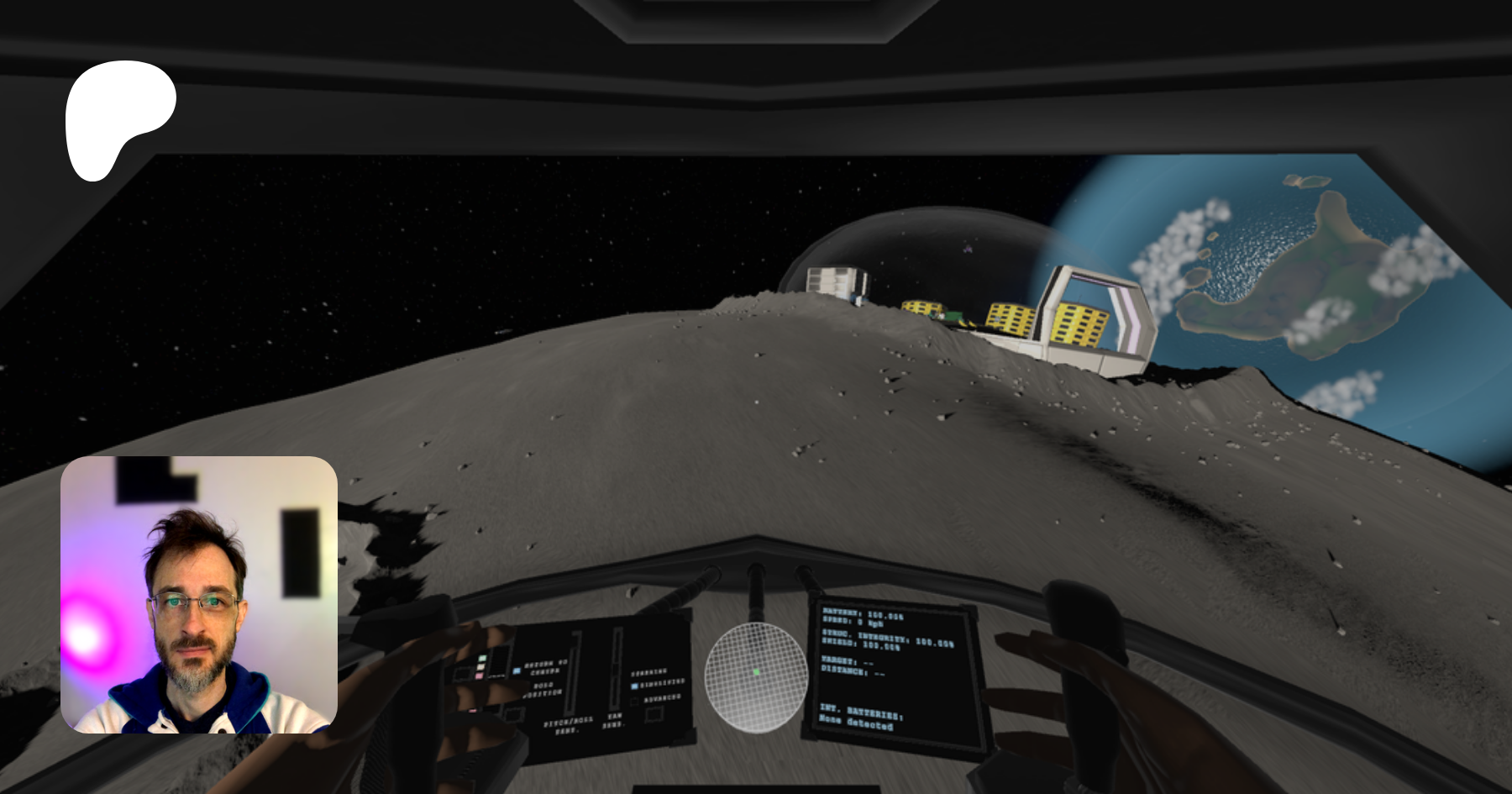Click the circular grid radar display

coord(756,676)
